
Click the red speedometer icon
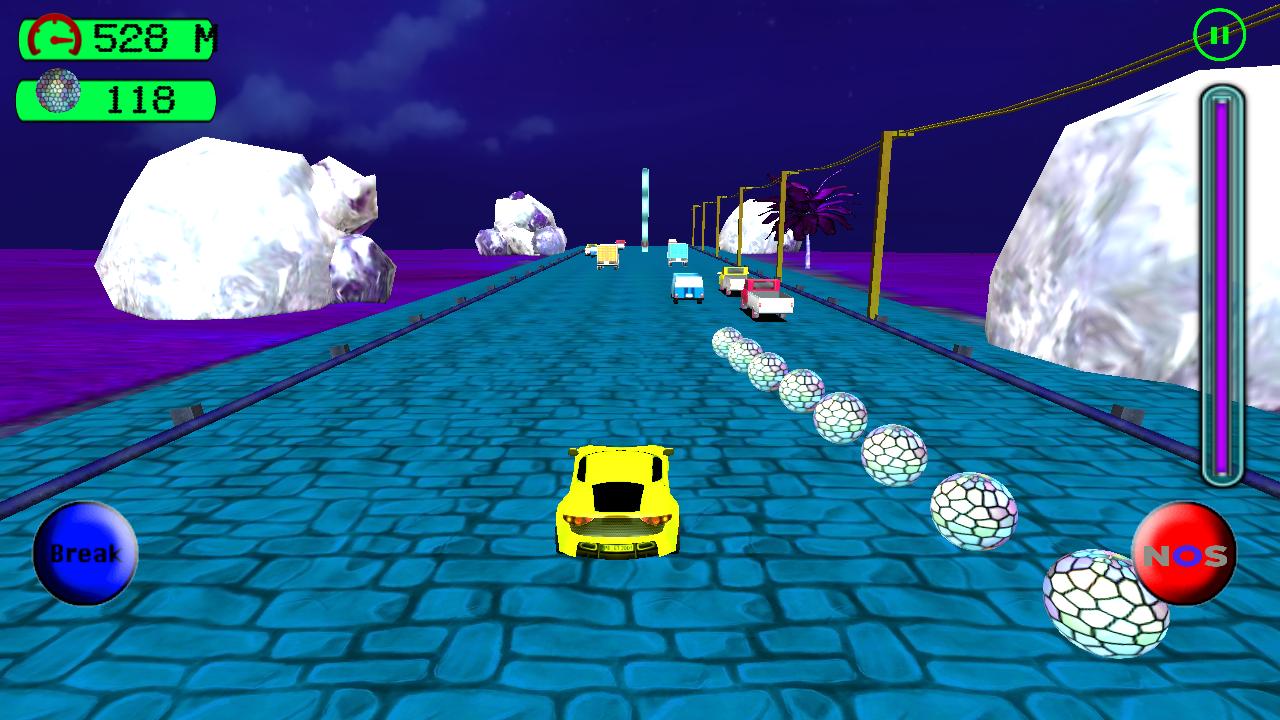pos(55,35)
